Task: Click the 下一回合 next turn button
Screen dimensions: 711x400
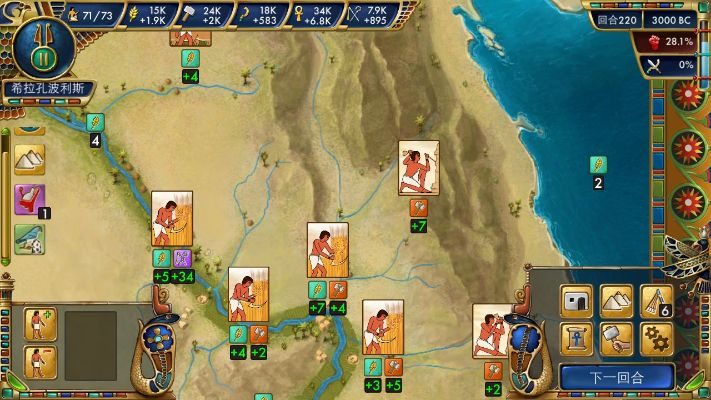Action: (616, 378)
